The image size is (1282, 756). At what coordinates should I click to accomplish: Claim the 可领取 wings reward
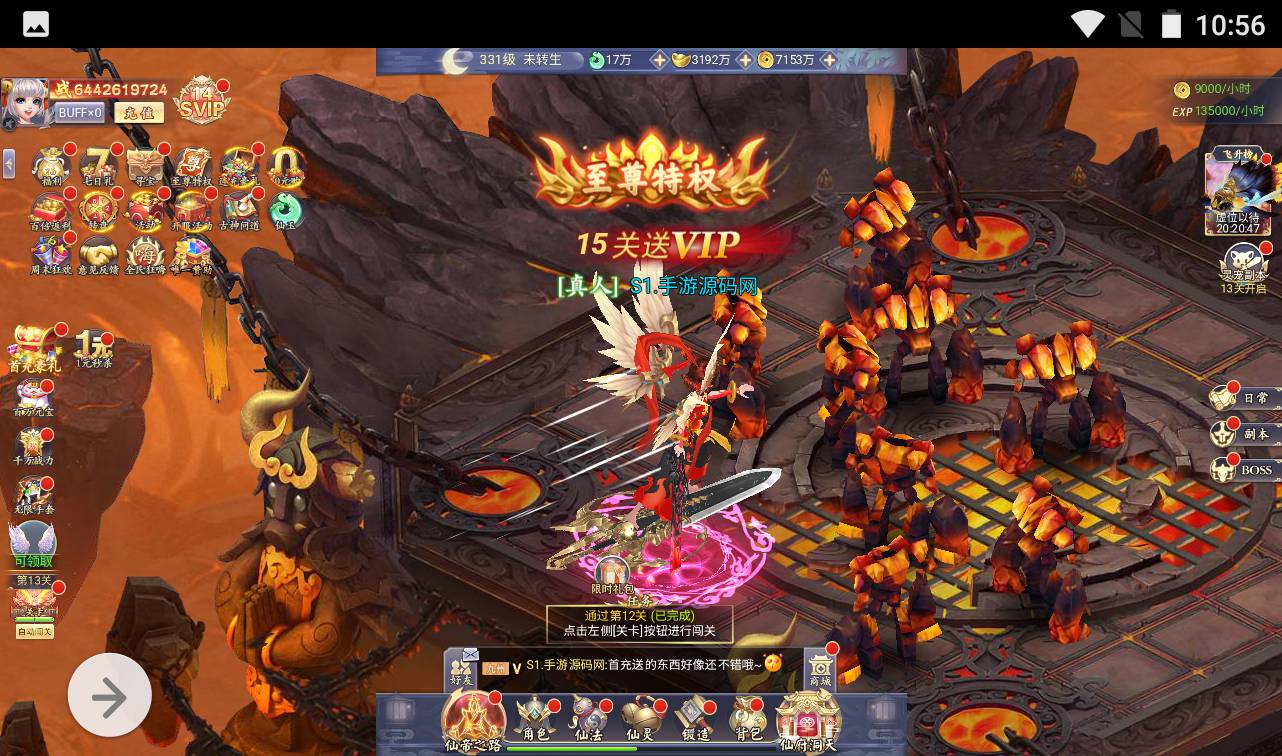[x=33, y=546]
